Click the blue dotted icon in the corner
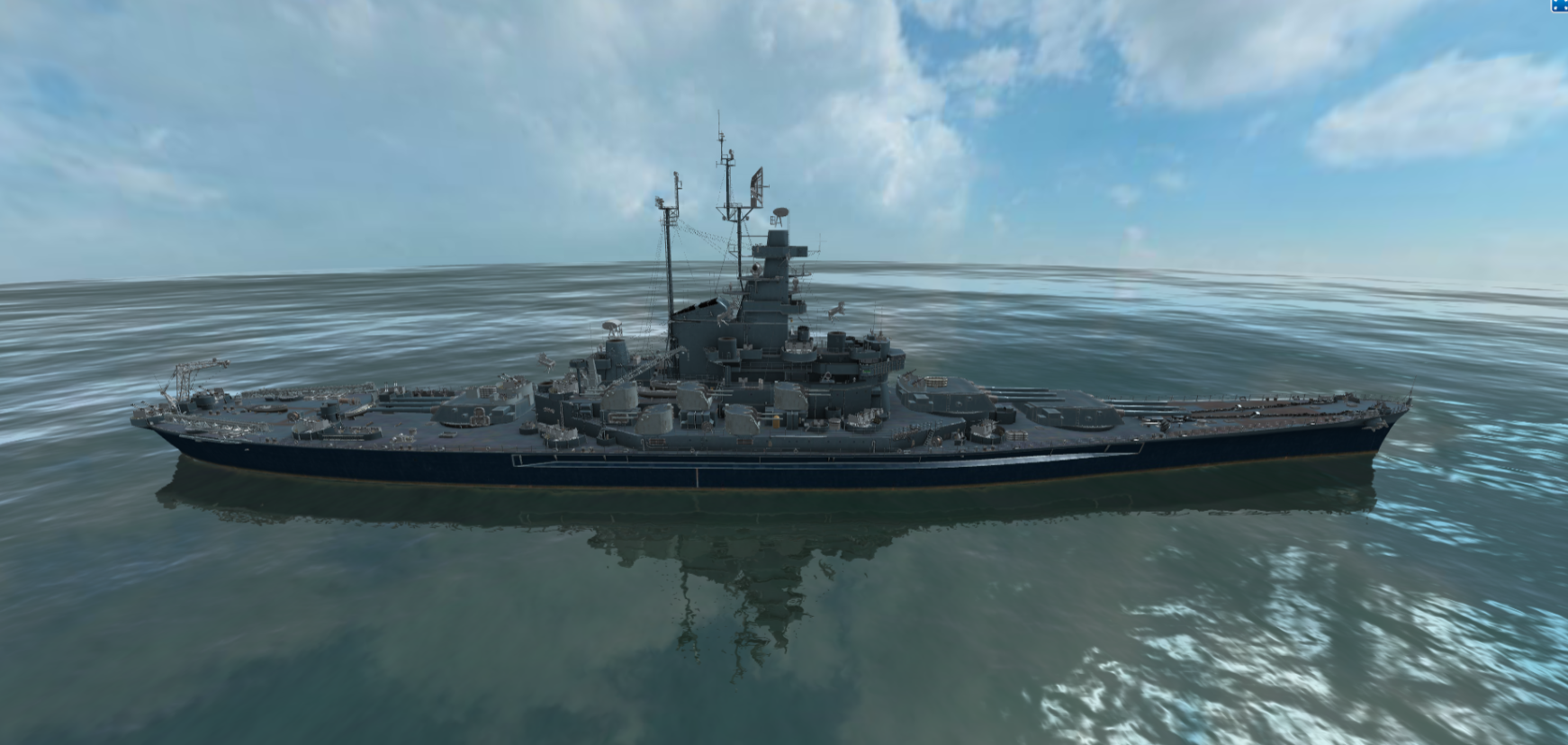The width and height of the screenshot is (1568, 745). pyautogui.click(x=1560, y=5)
